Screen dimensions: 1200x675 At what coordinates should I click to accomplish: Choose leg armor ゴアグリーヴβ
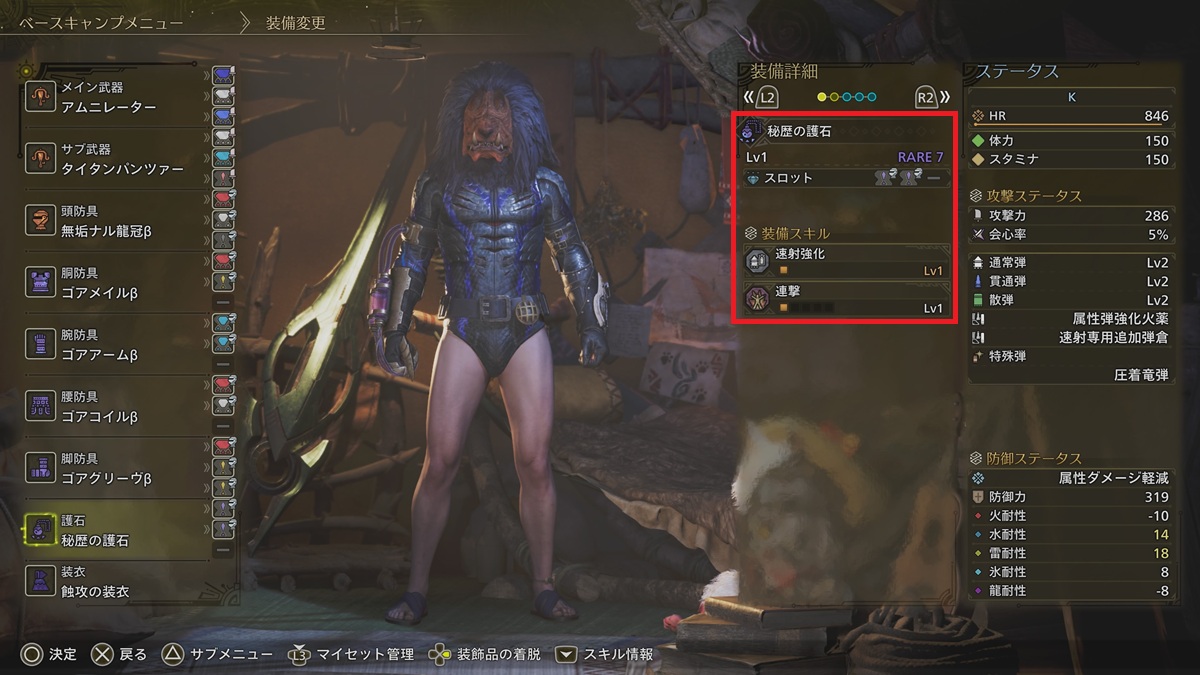click(120, 470)
